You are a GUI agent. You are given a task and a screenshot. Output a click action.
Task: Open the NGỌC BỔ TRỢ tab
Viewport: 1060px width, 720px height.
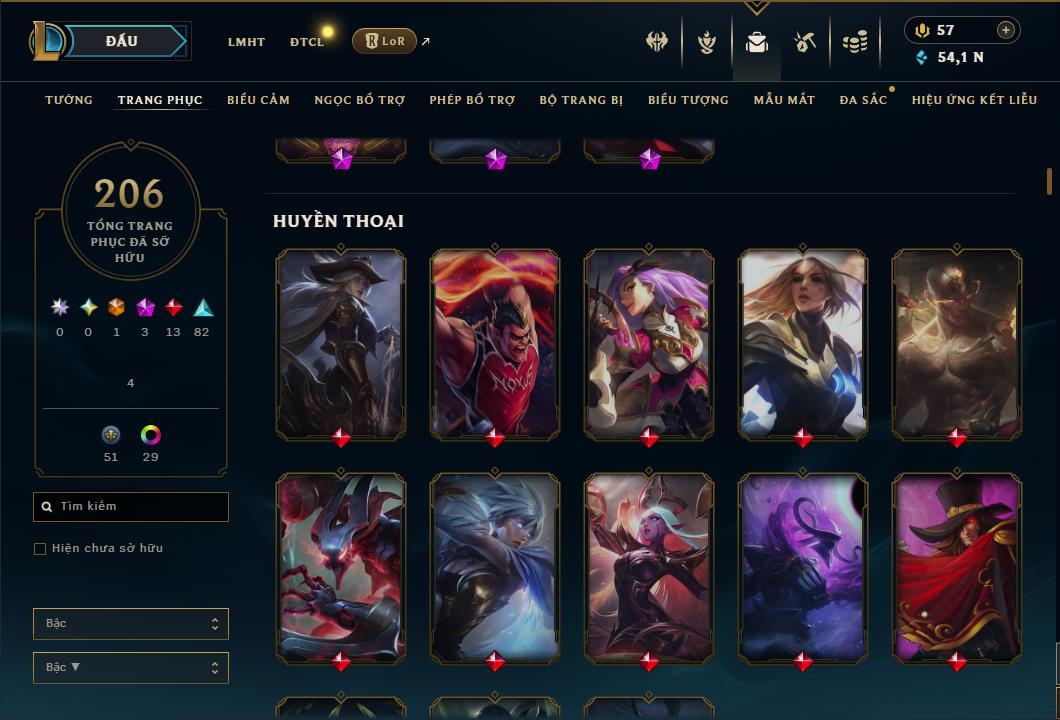click(359, 100)
